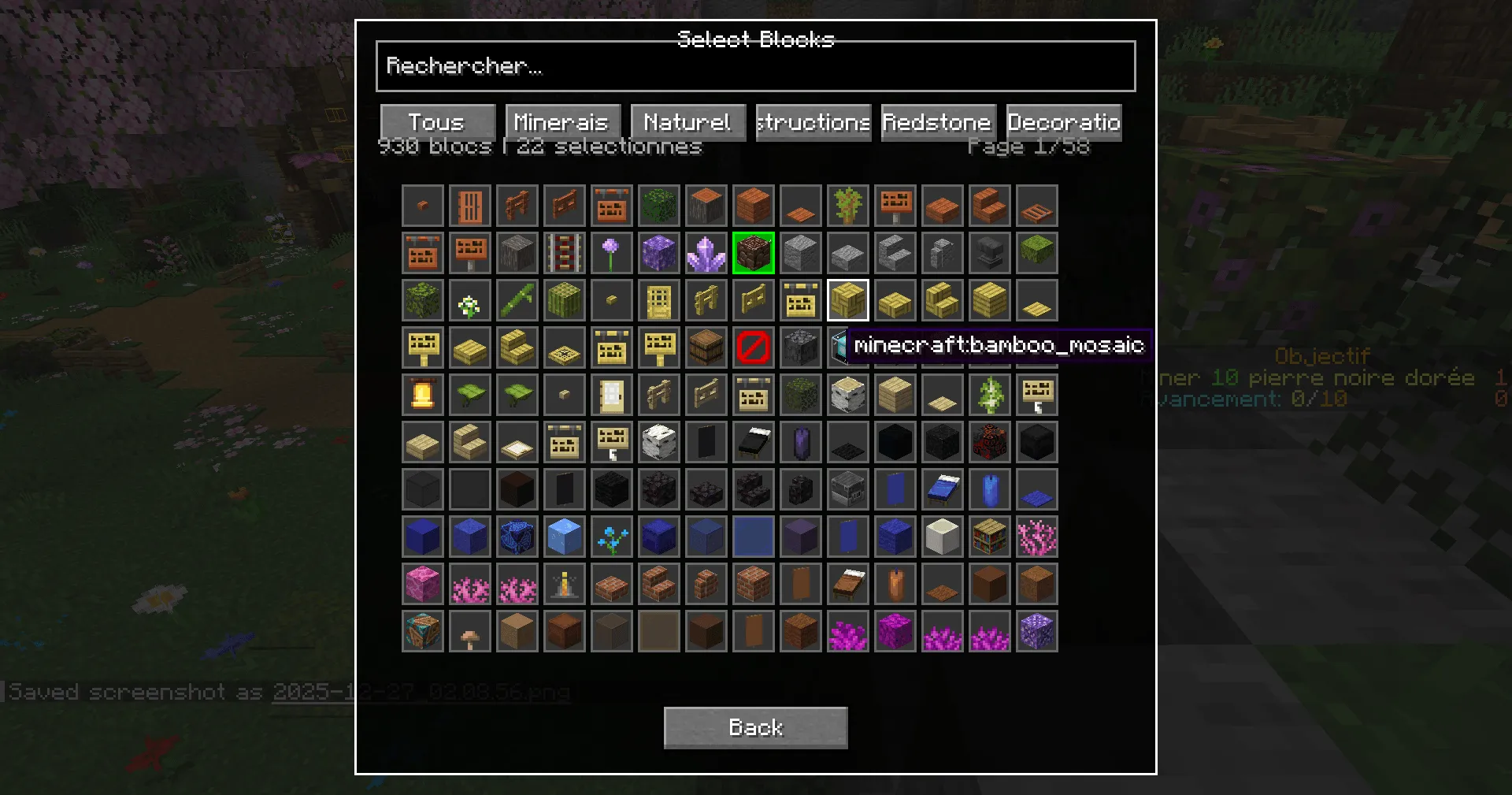This screenshot has height=795, width=1512.
Task: Select the Ancient Debris block highlighted green
Action: tap(754, 253)
